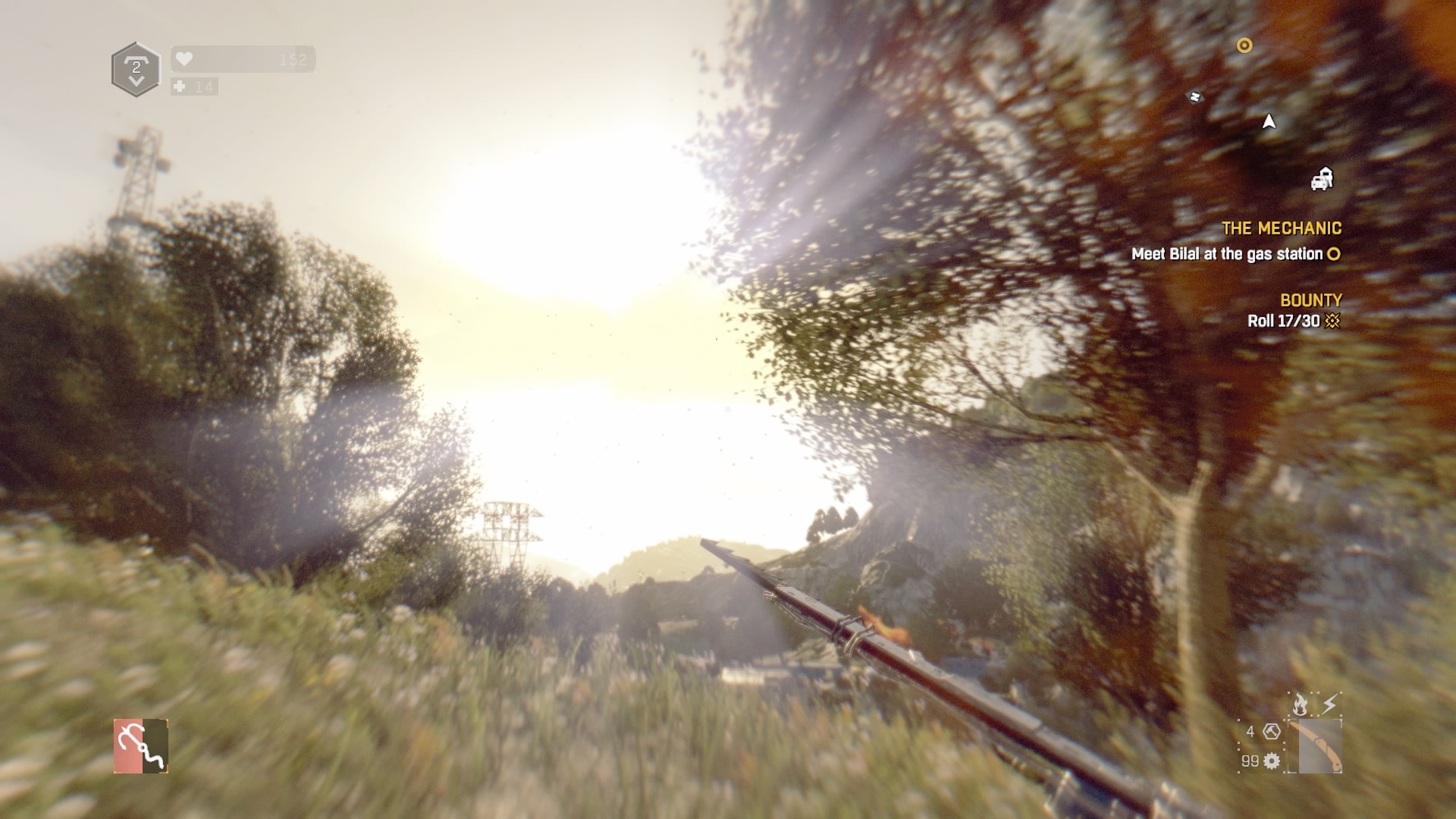The image size is (1456, 819).
Task: Toggle the heart icon on the health bar
Action: click(x=183, y=58)
